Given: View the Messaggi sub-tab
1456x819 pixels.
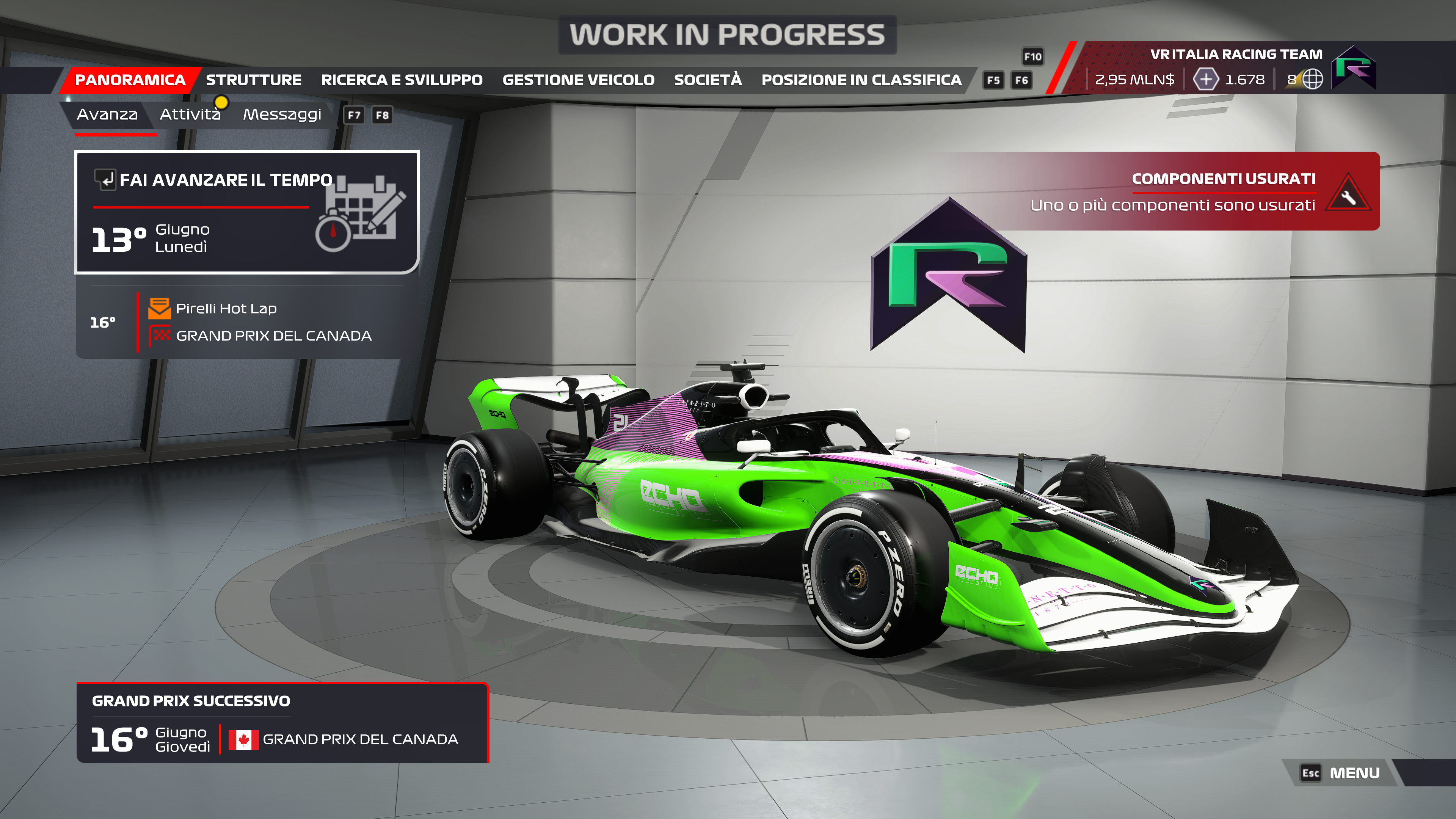Looking at the screenshot, I should (x=282, y=115).
